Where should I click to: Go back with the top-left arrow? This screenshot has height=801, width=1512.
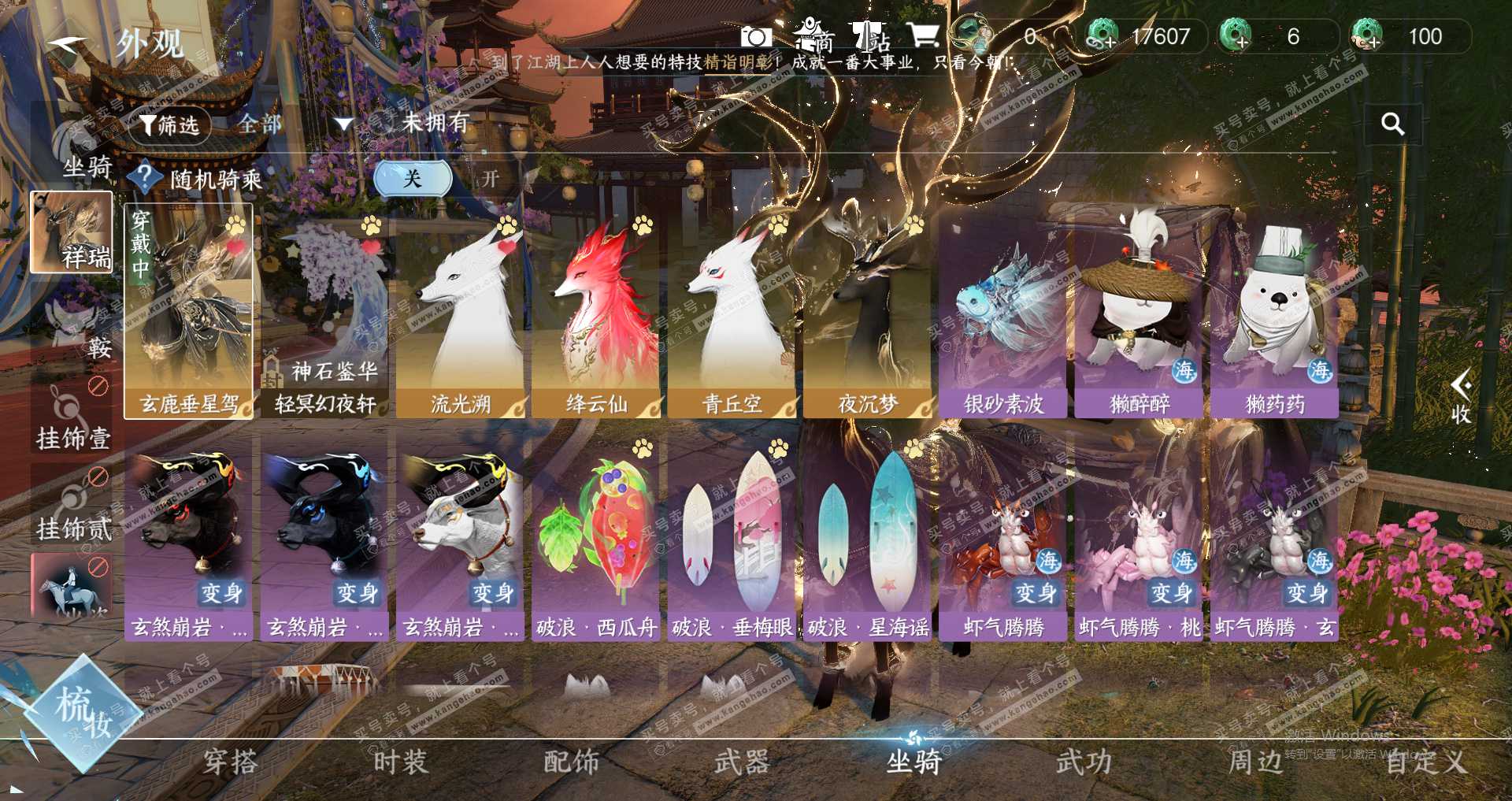pyautogui.click(x=67, y=44)
